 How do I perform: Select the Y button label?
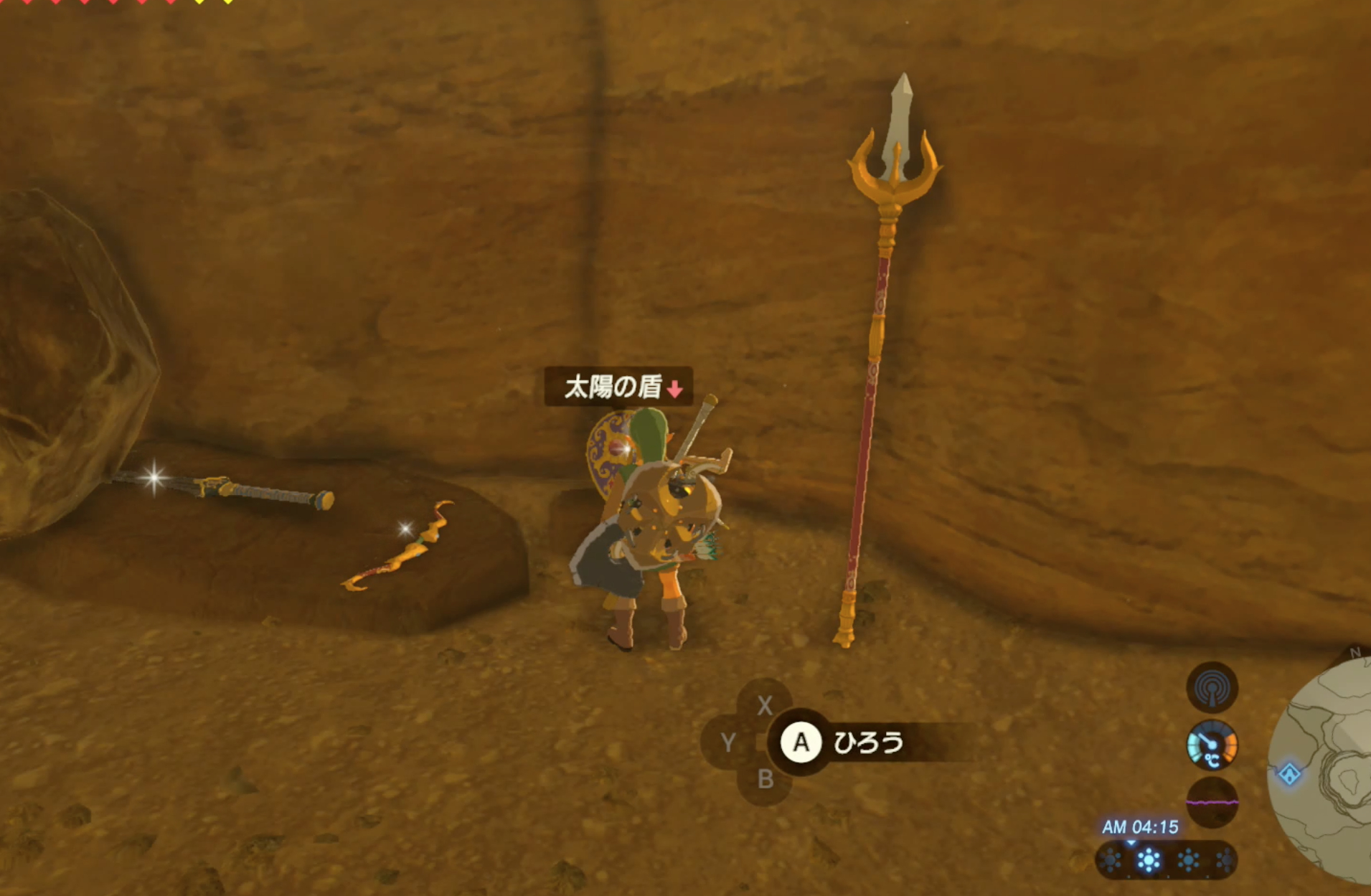pyautogui.click(x=729, y=743)
